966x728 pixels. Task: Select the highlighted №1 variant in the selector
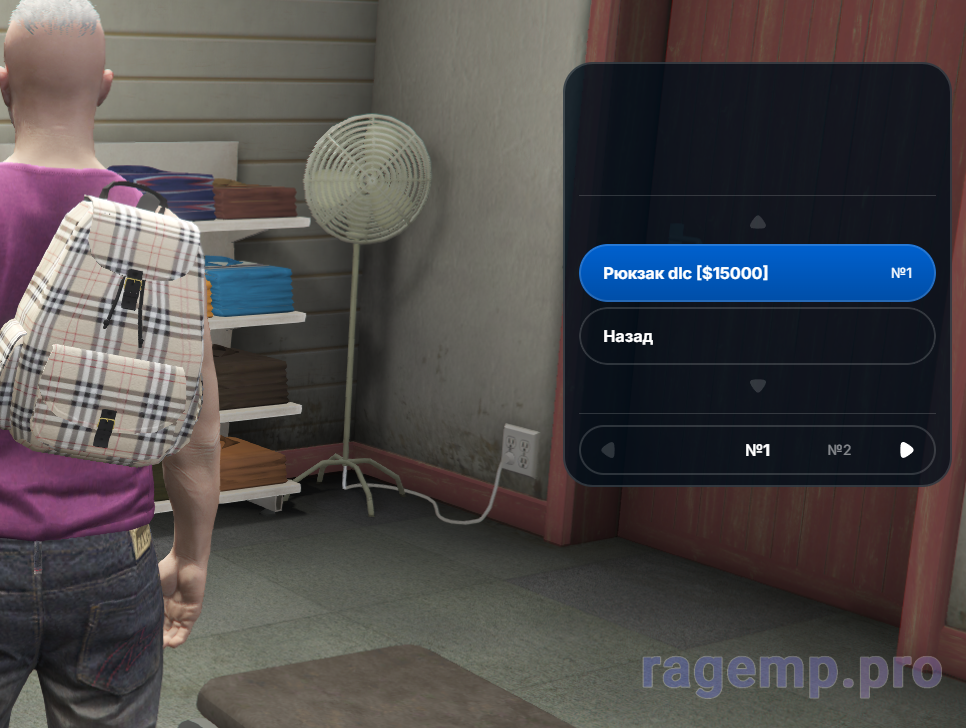pos(758,450)
